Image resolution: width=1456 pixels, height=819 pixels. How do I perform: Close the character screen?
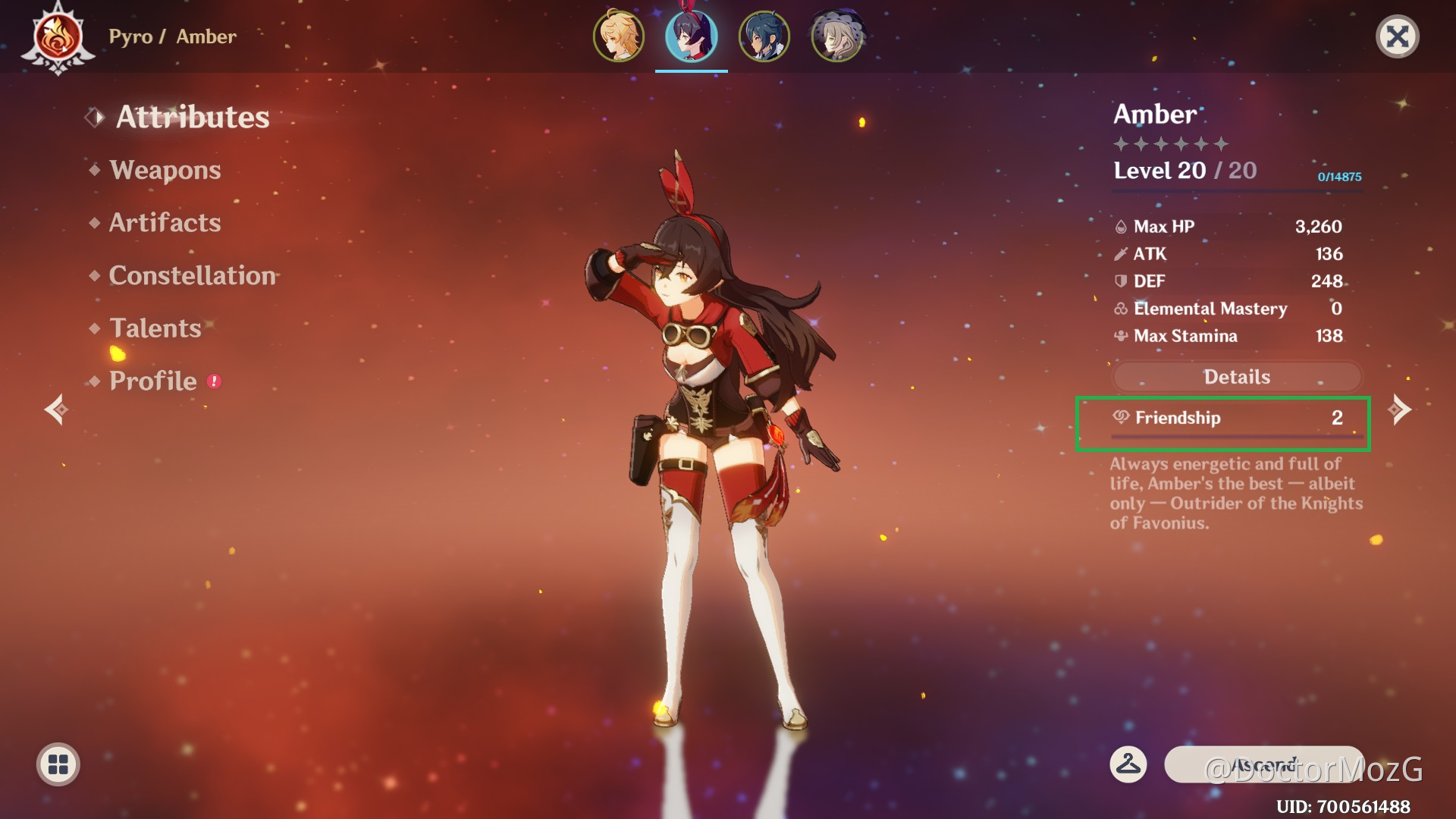(1397, 36)
